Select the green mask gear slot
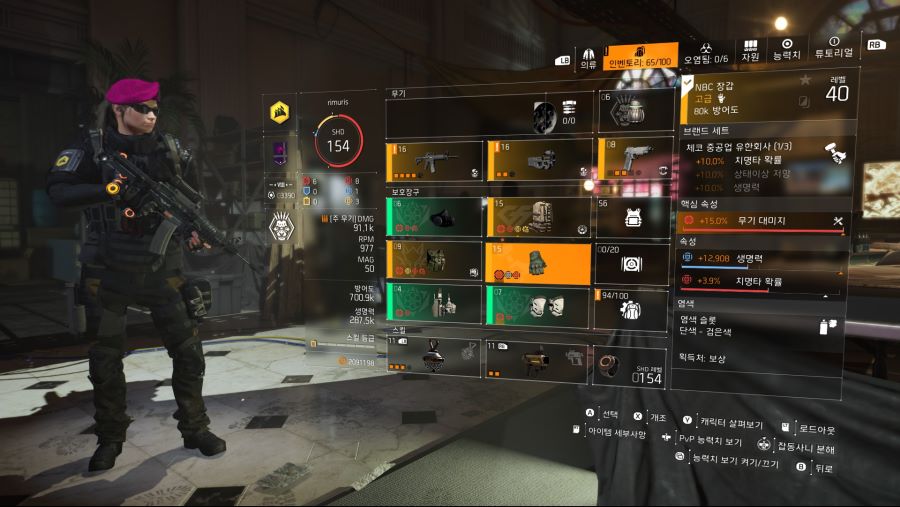Image resolution: width=900 pixels, height=507 pixels. [435, 217]
